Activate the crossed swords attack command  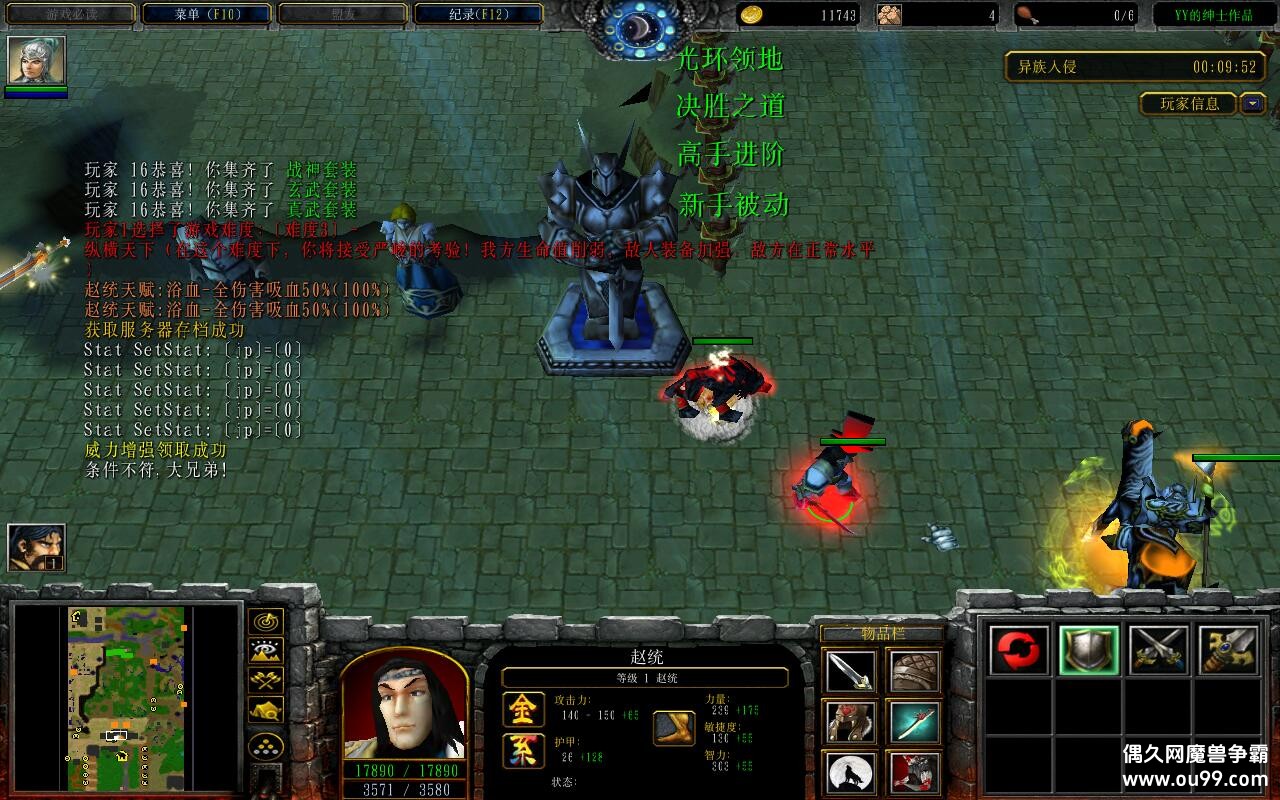1158,651
